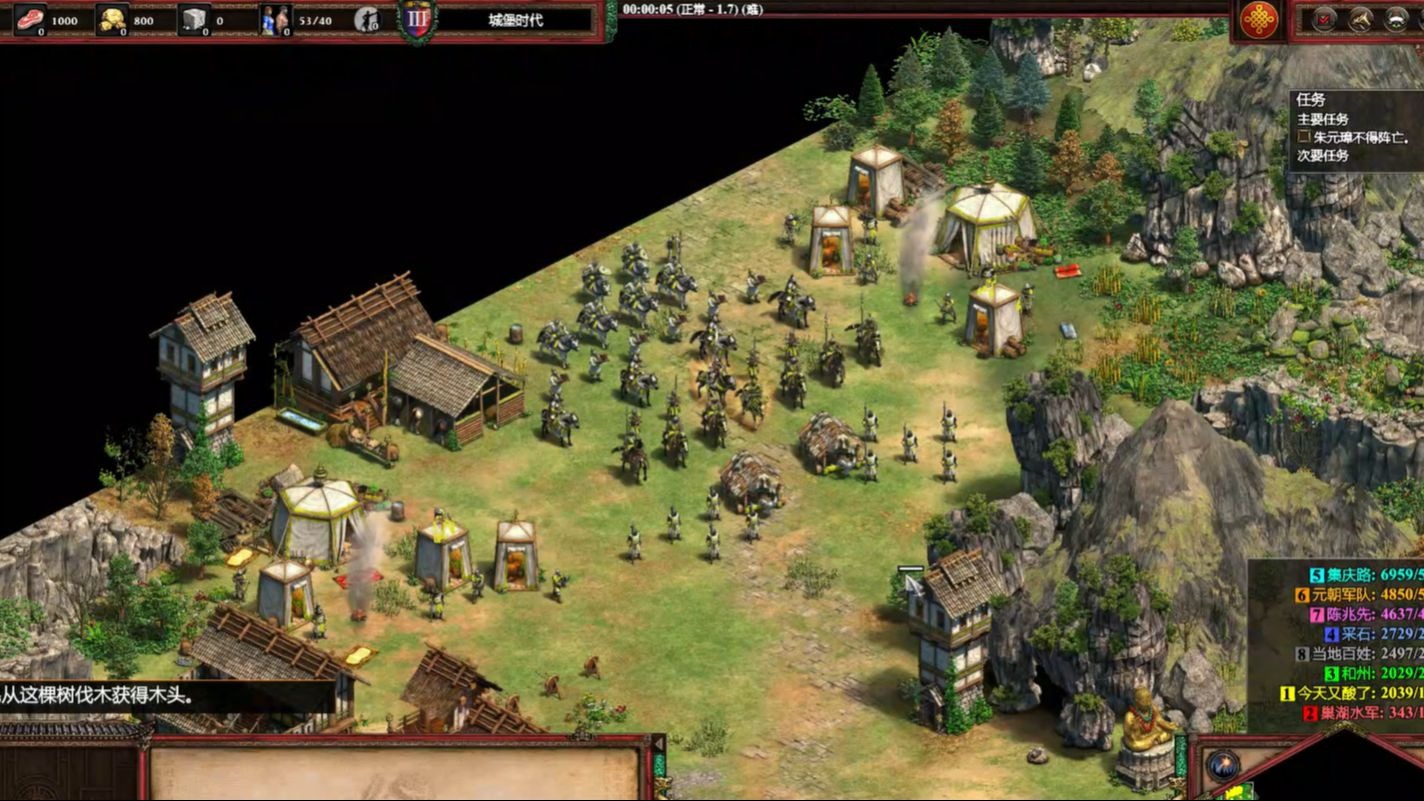The height and width of the screenshot is (801, 1424).
Task: Click the gold resource icon
Action: [x=111, y=19]
